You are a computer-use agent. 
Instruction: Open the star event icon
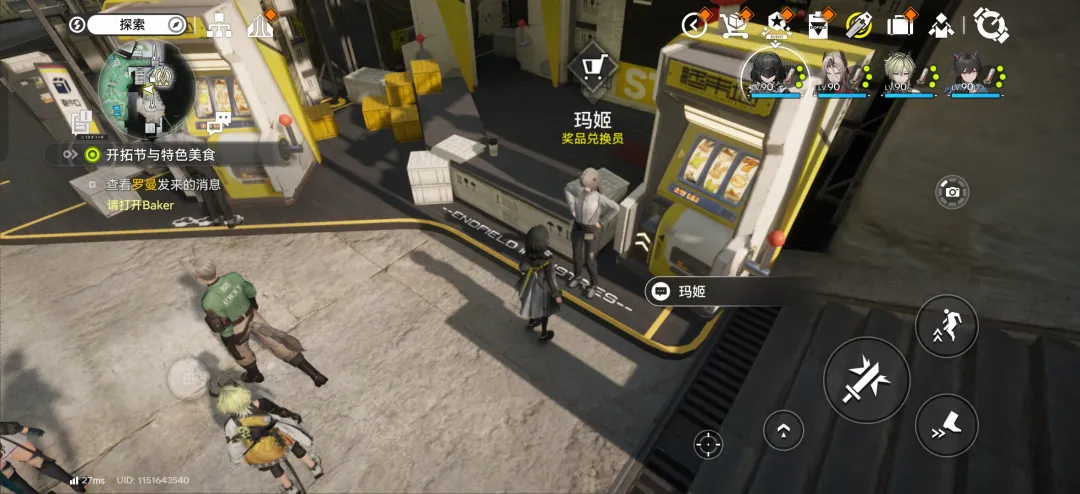777,24
